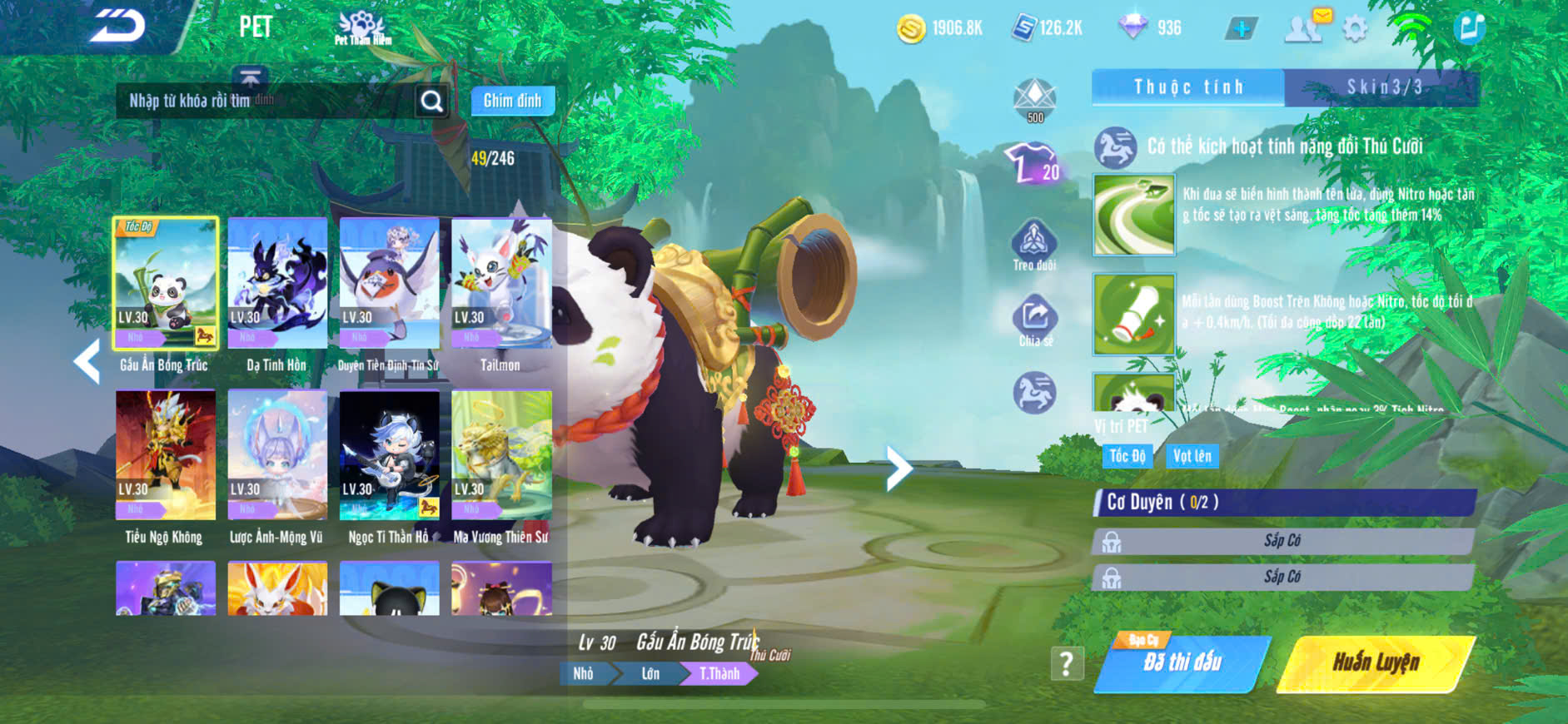
Task: Go back using the return arrow
Action: click(118, 27)
